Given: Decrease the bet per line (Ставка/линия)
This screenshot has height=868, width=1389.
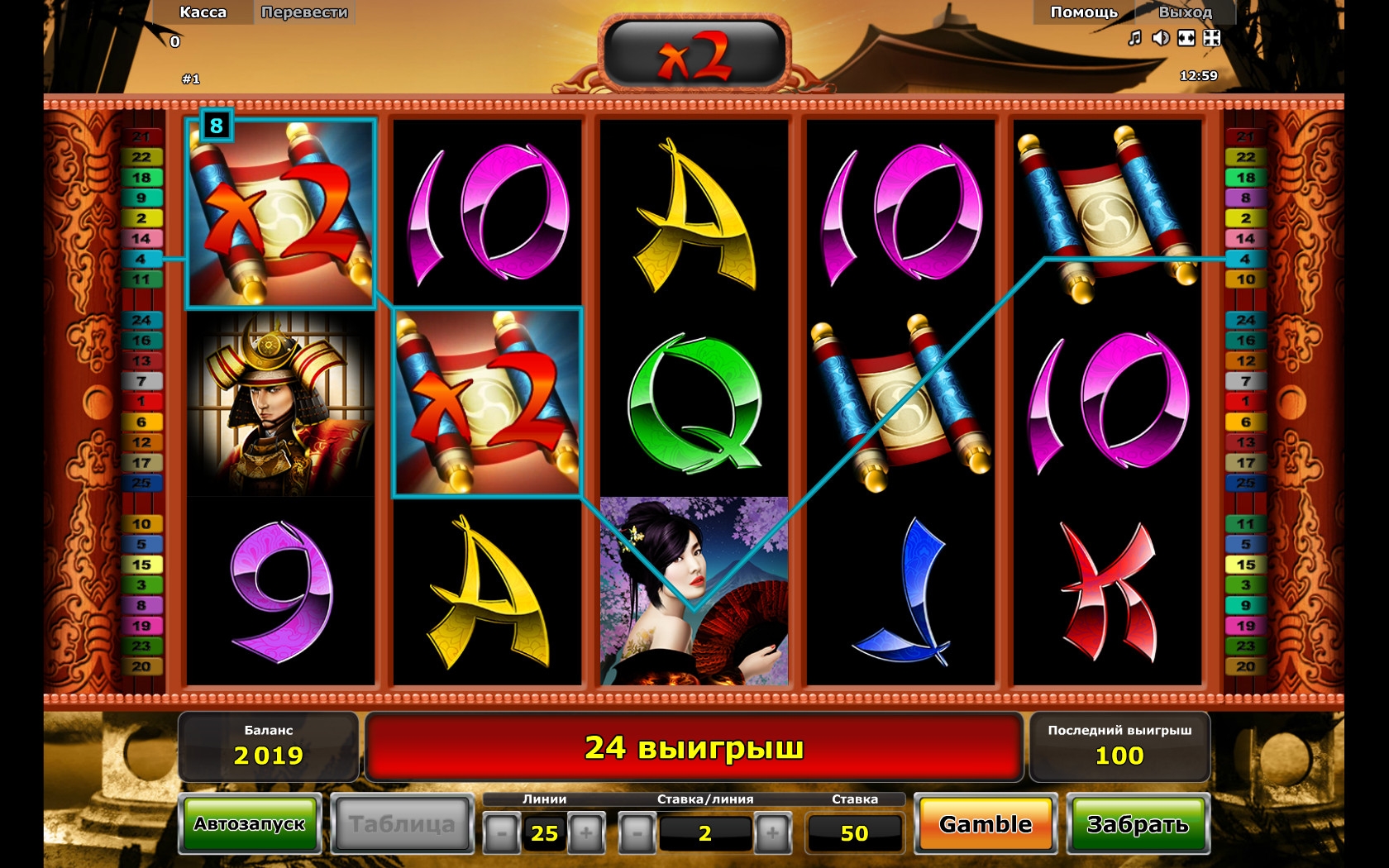Looking at the screenshot, I should (637, 833).
